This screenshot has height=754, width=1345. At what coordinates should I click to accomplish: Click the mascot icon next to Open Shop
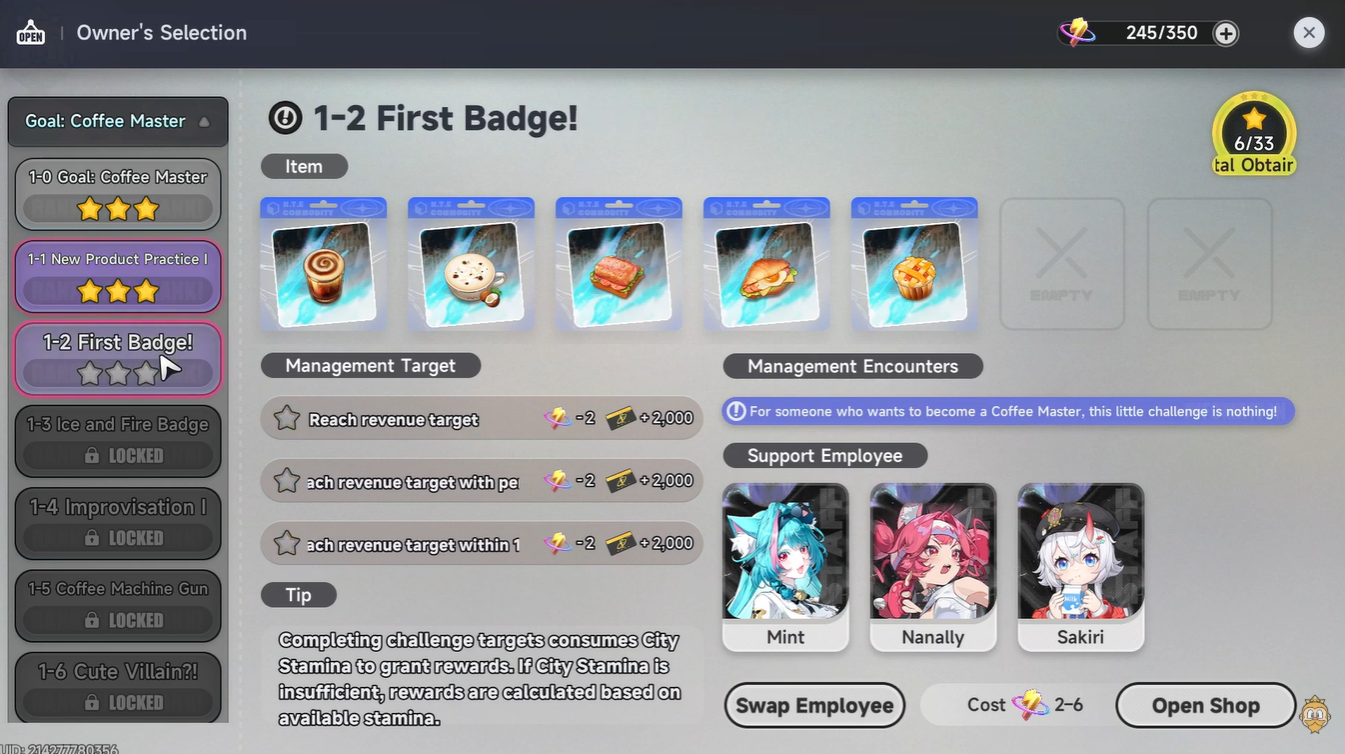[x=1315, y=714]
